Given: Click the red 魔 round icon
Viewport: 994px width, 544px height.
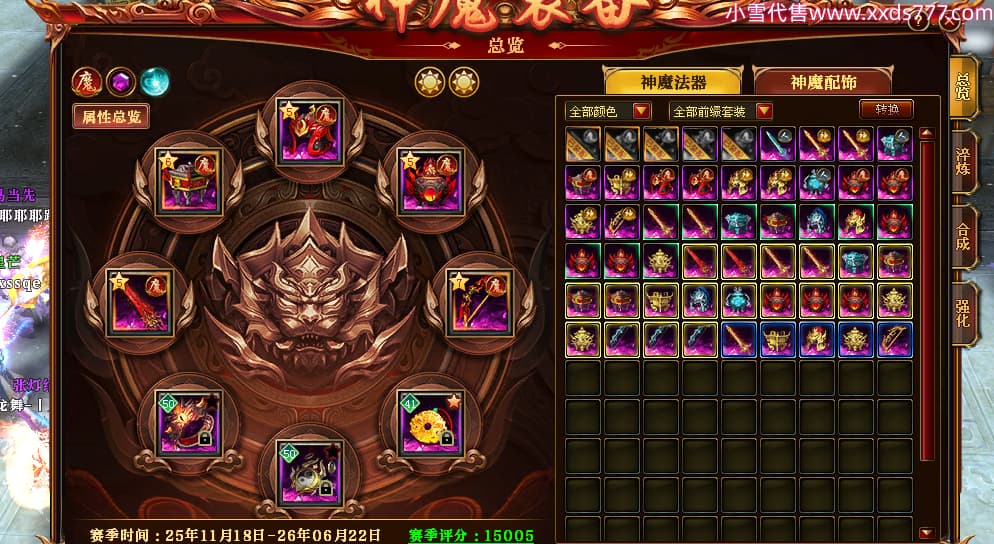Looking at the screenshot, I should click(85, 82).
